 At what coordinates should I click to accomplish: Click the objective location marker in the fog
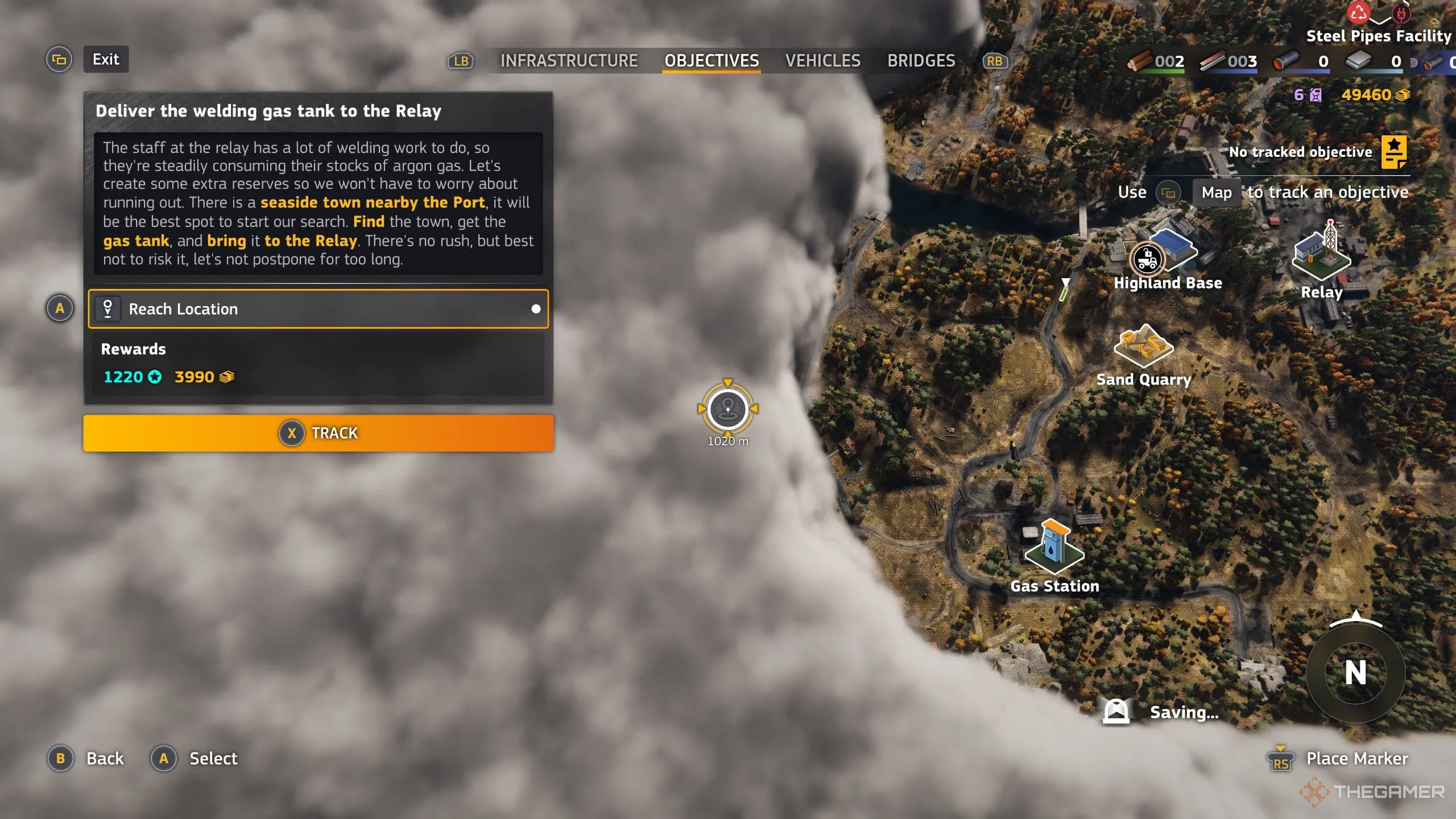[727, 408]
